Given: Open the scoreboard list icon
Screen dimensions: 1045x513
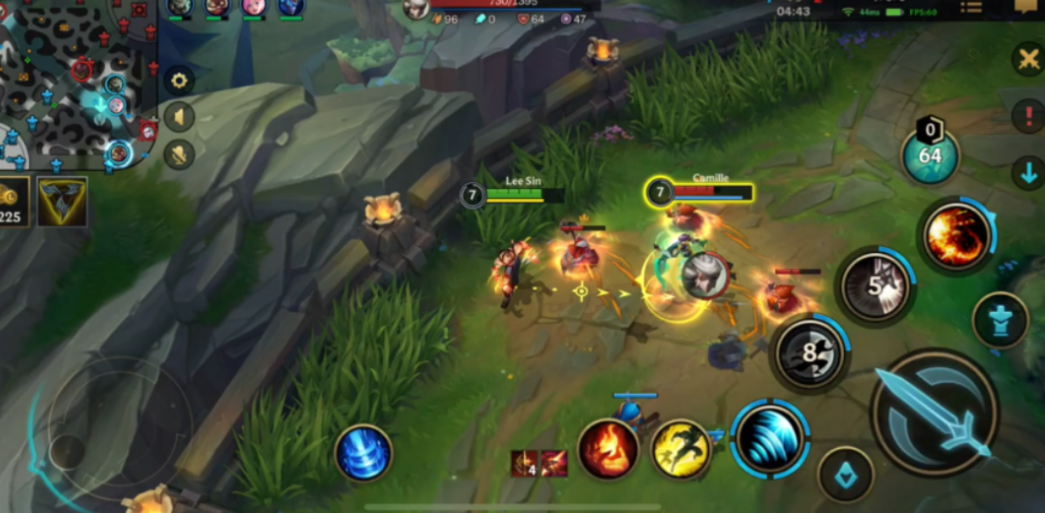Looking at the screenshot, I should pos(970,8).
